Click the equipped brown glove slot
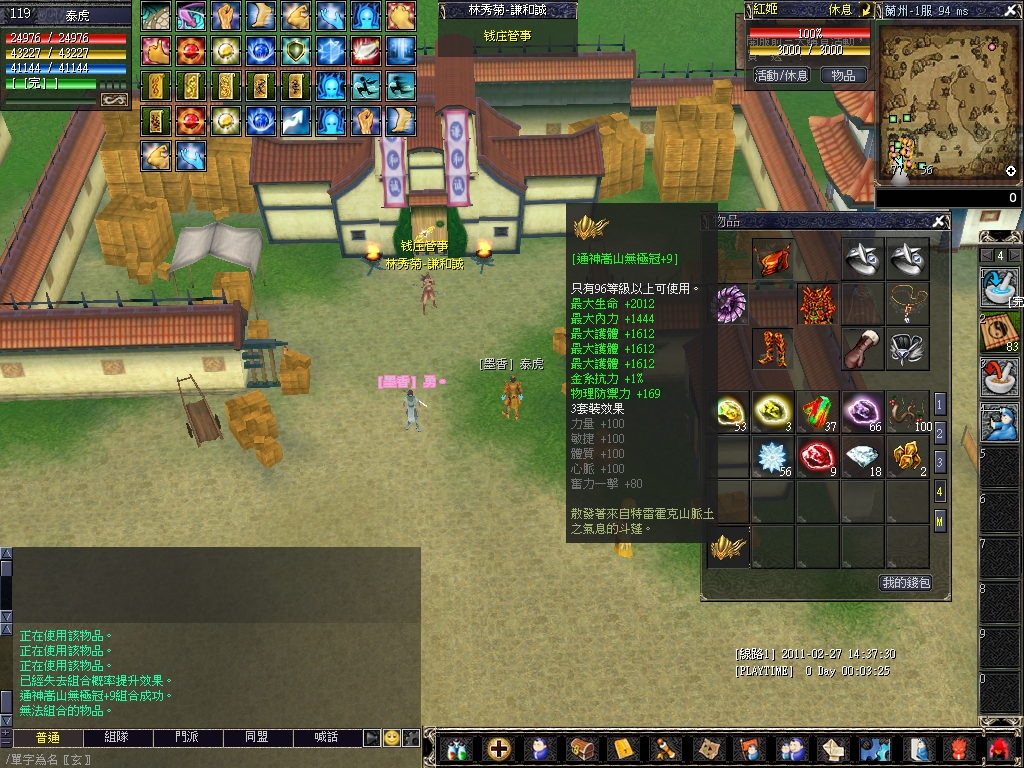Screen dimensions: 1024x768 pyautogui.click(x=862, y=349)
